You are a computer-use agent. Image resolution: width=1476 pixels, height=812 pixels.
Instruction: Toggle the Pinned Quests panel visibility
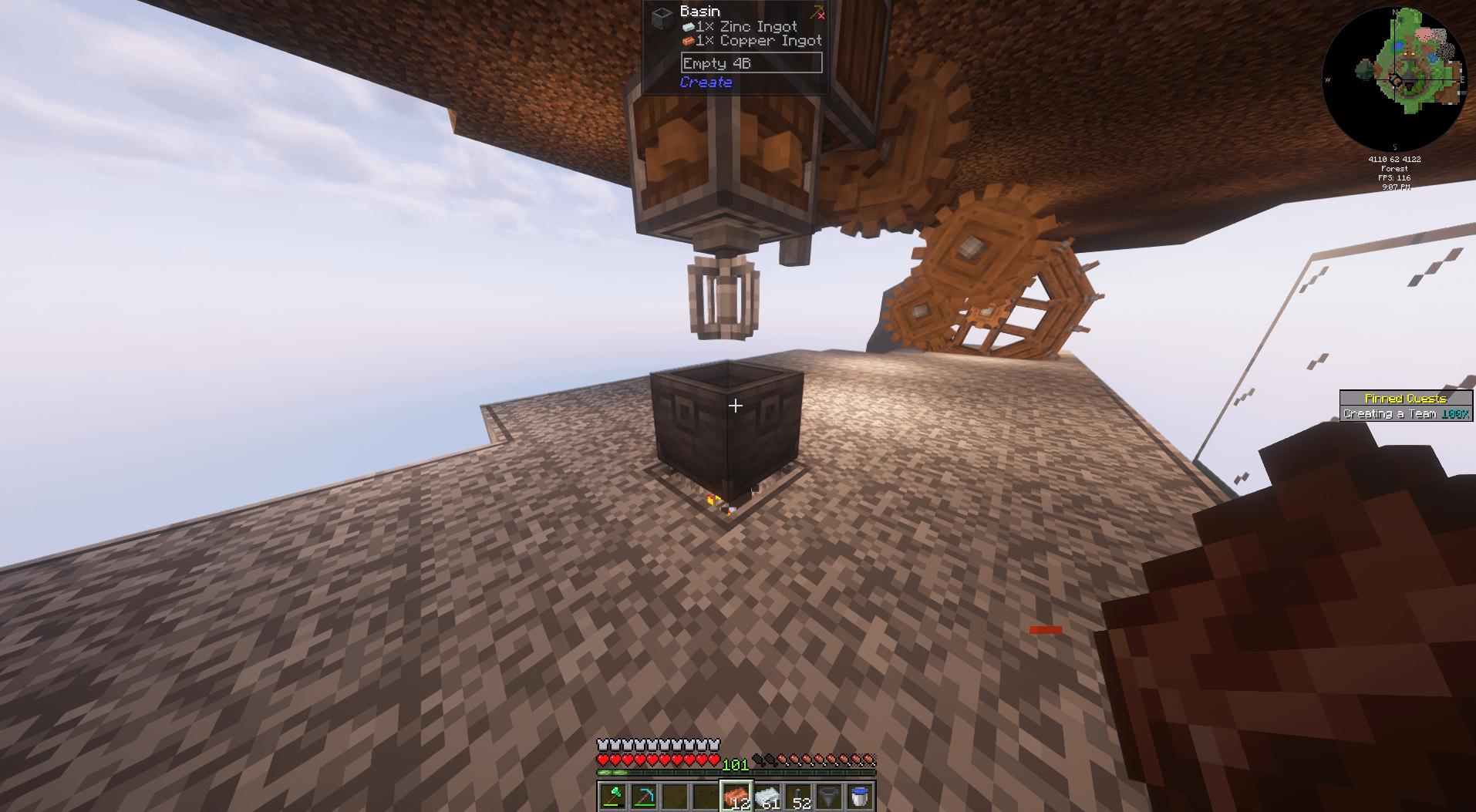(x=1405, y=398)
